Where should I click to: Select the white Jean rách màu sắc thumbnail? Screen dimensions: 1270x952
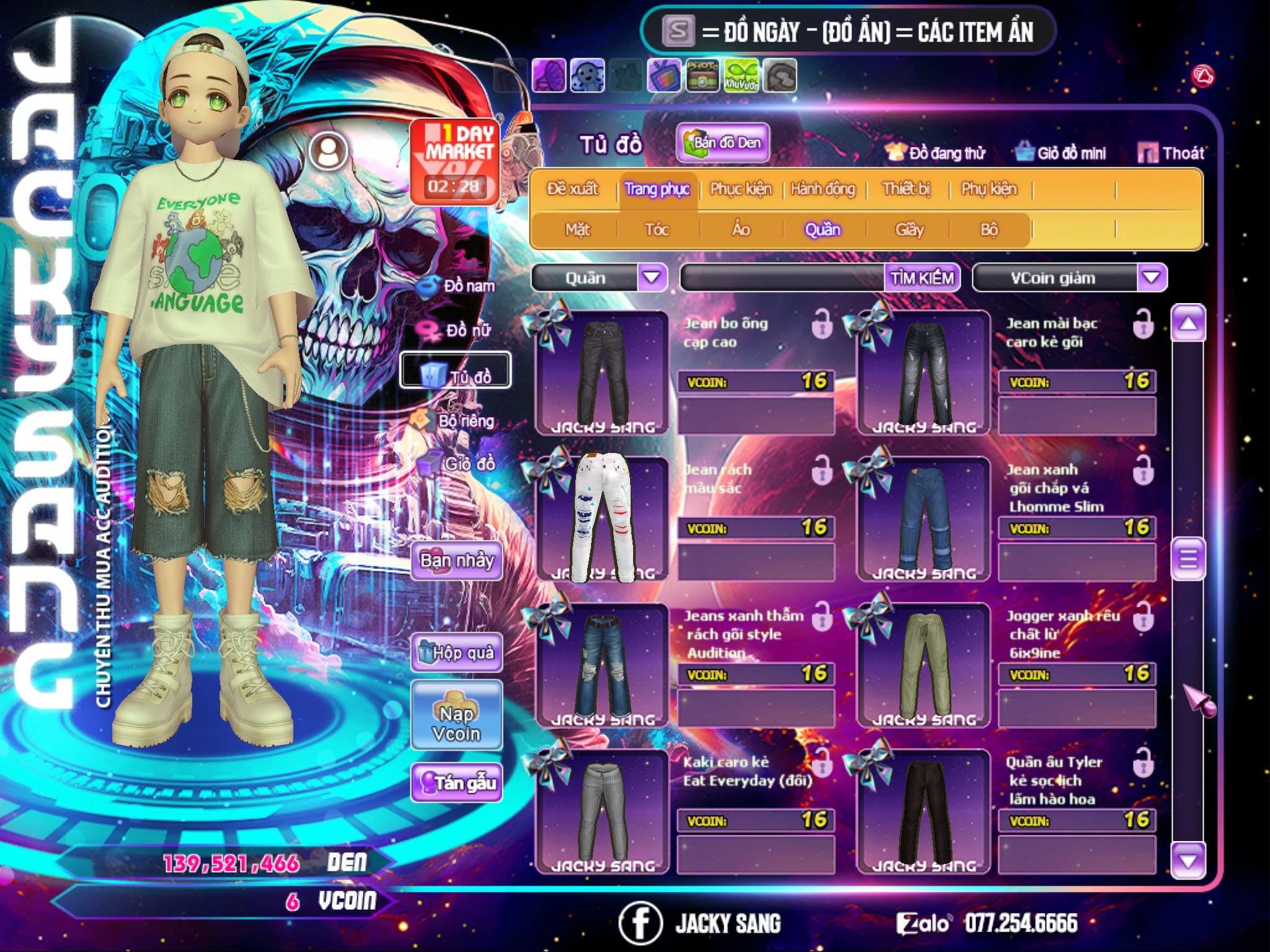point(602,518)
